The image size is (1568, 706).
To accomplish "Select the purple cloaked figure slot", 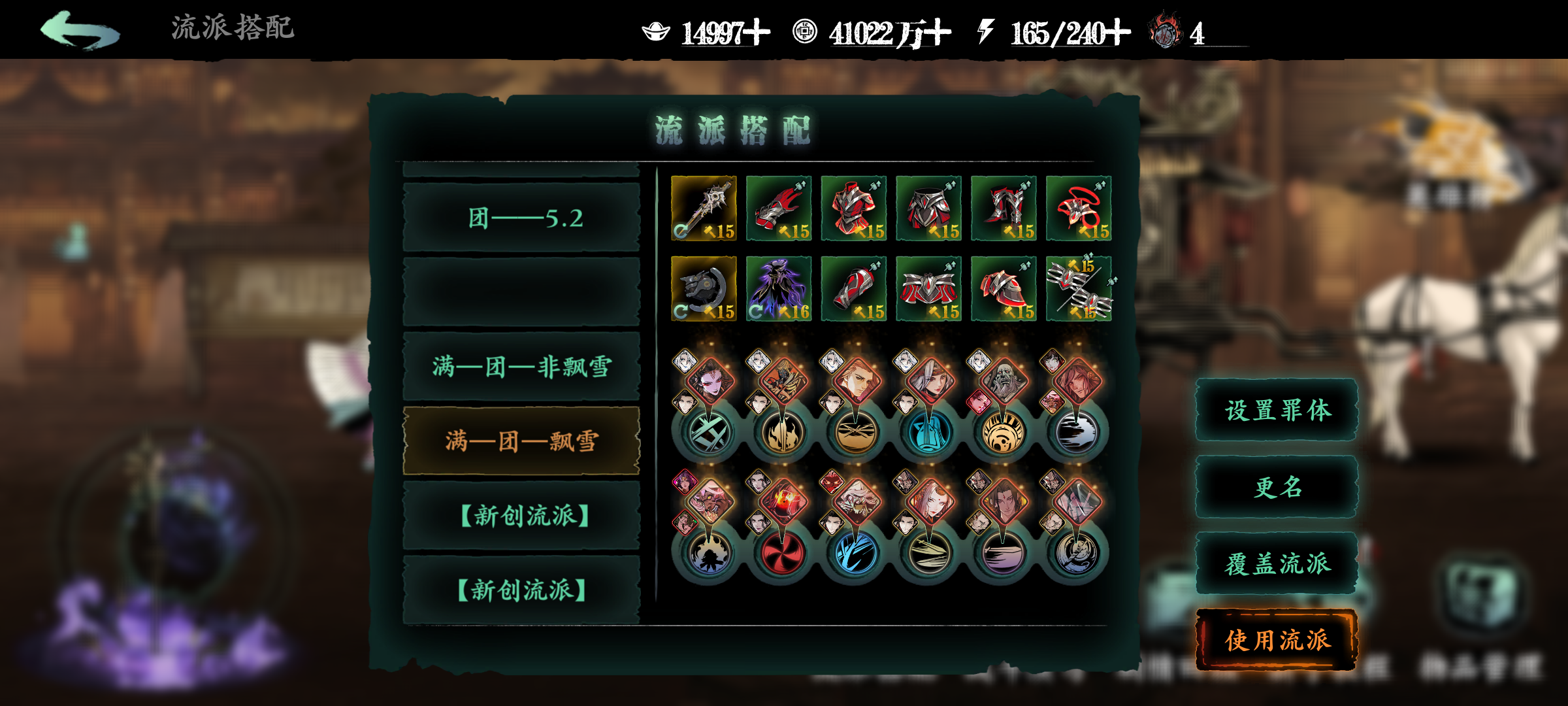I will pyautogui.click(x=779, y=288).
